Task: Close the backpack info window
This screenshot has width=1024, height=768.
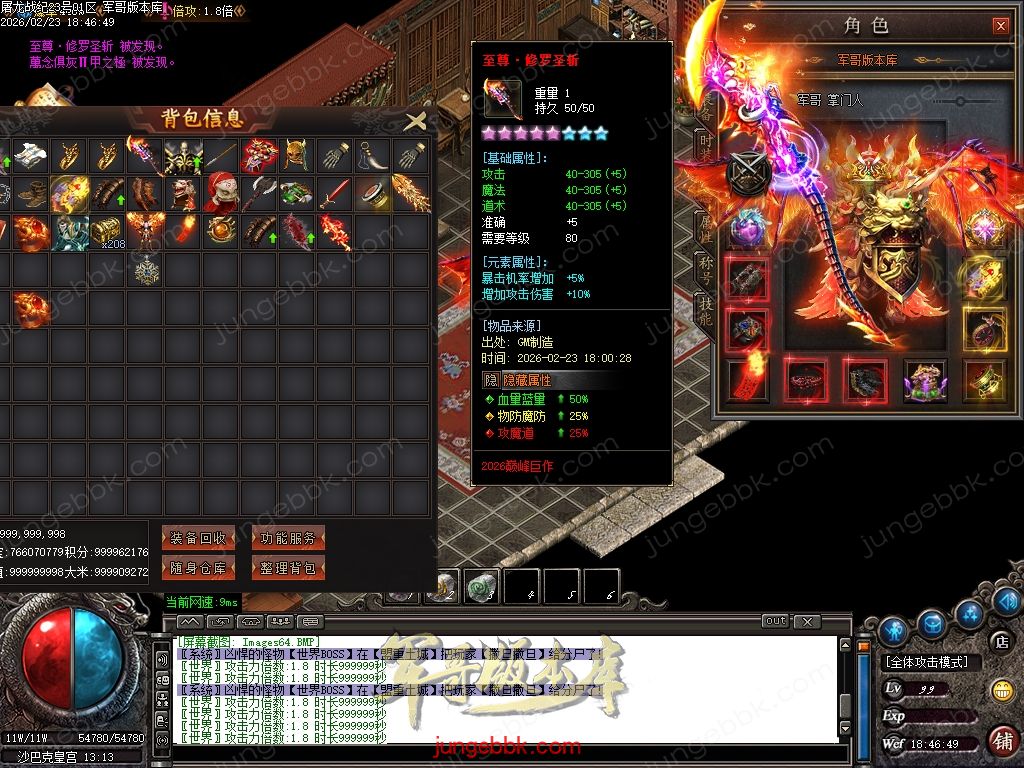Action: click(x=415, y=122)
